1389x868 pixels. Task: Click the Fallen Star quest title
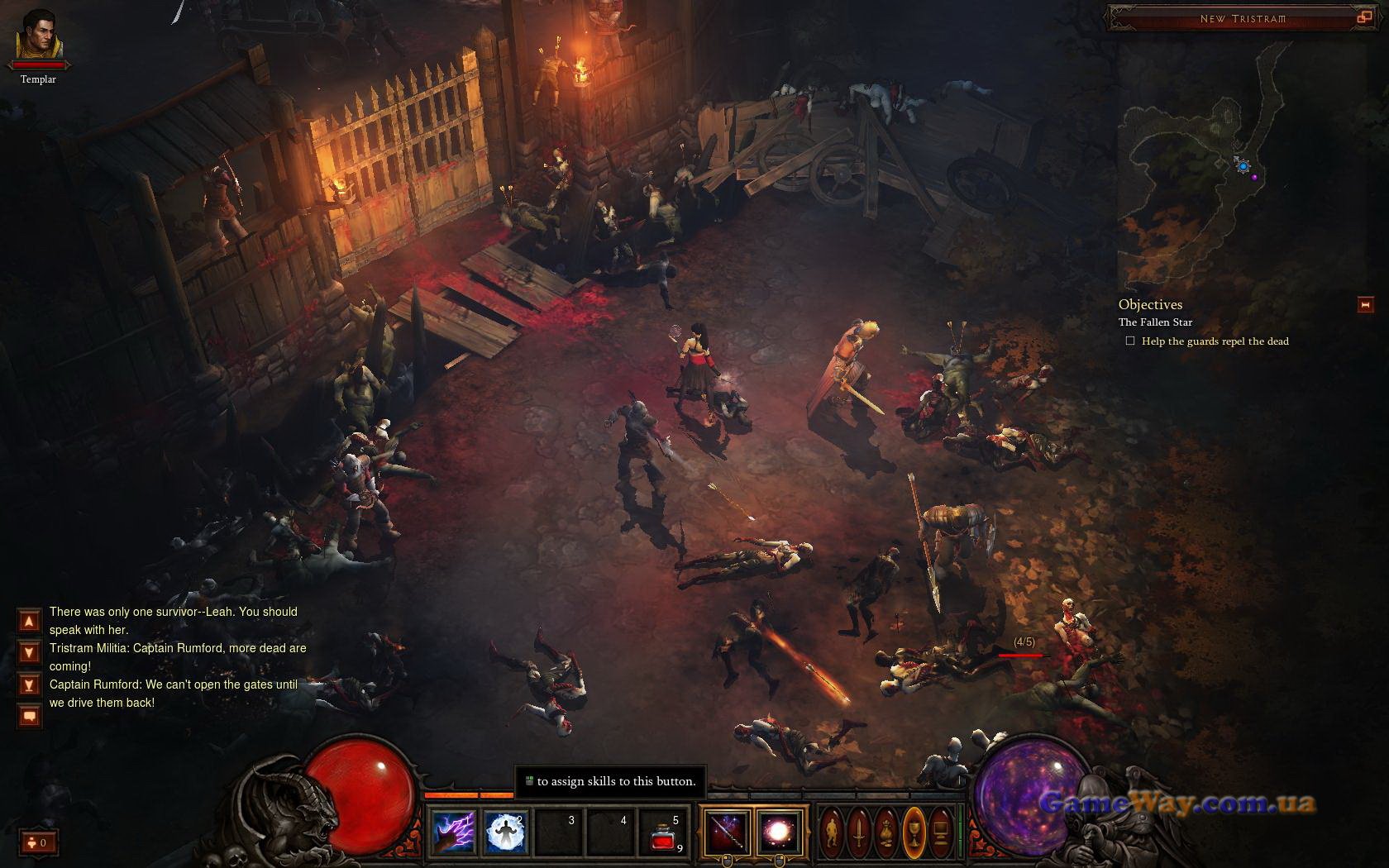click(1155, 322)
